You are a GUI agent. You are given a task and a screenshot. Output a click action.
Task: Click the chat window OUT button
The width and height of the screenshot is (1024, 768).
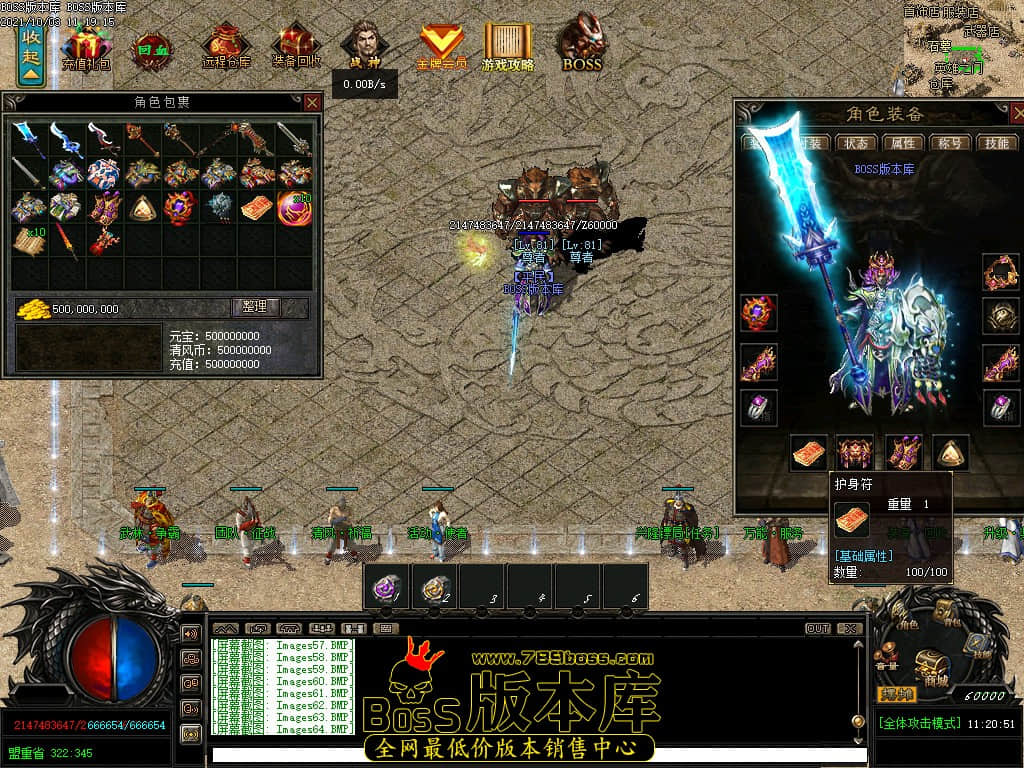coord(817,629)
